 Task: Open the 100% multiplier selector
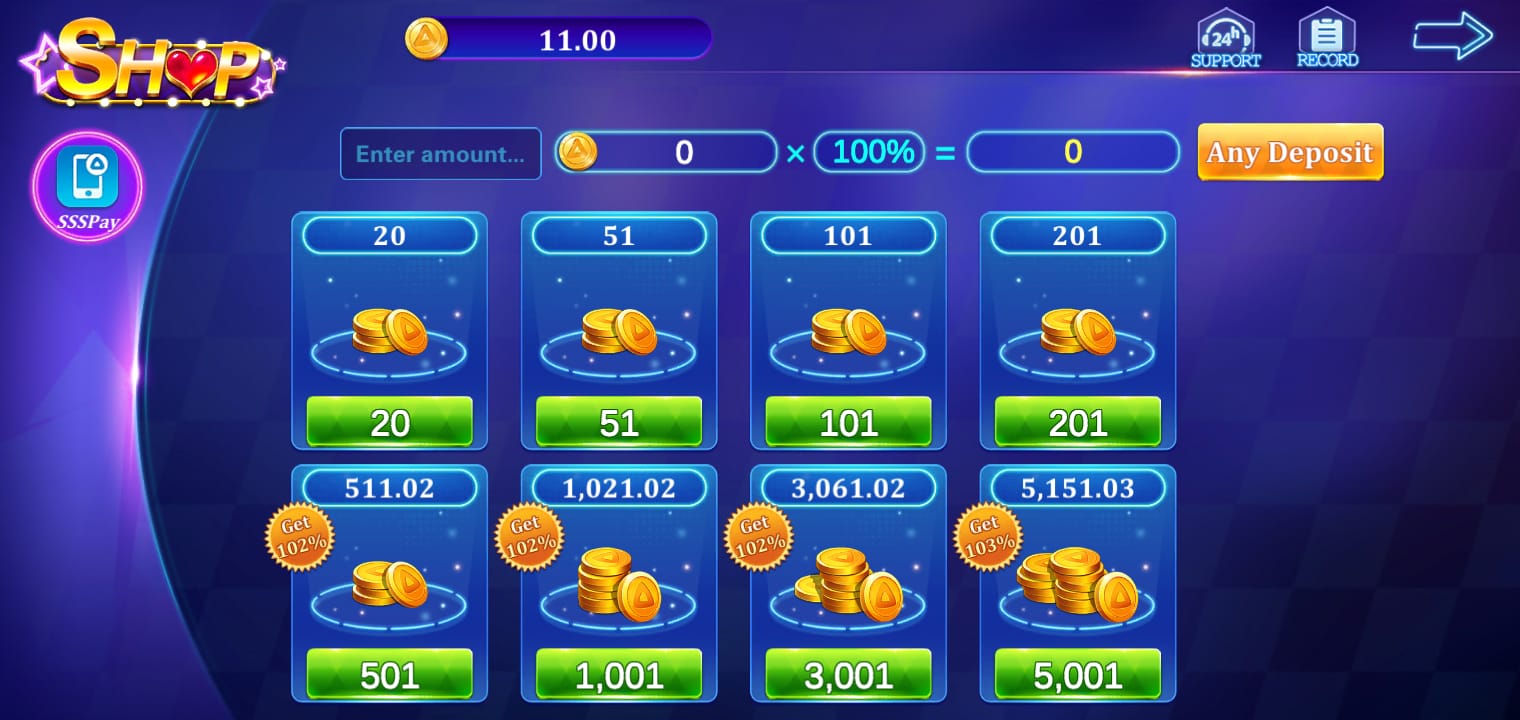pyautogui.click(x=869, y=151)
